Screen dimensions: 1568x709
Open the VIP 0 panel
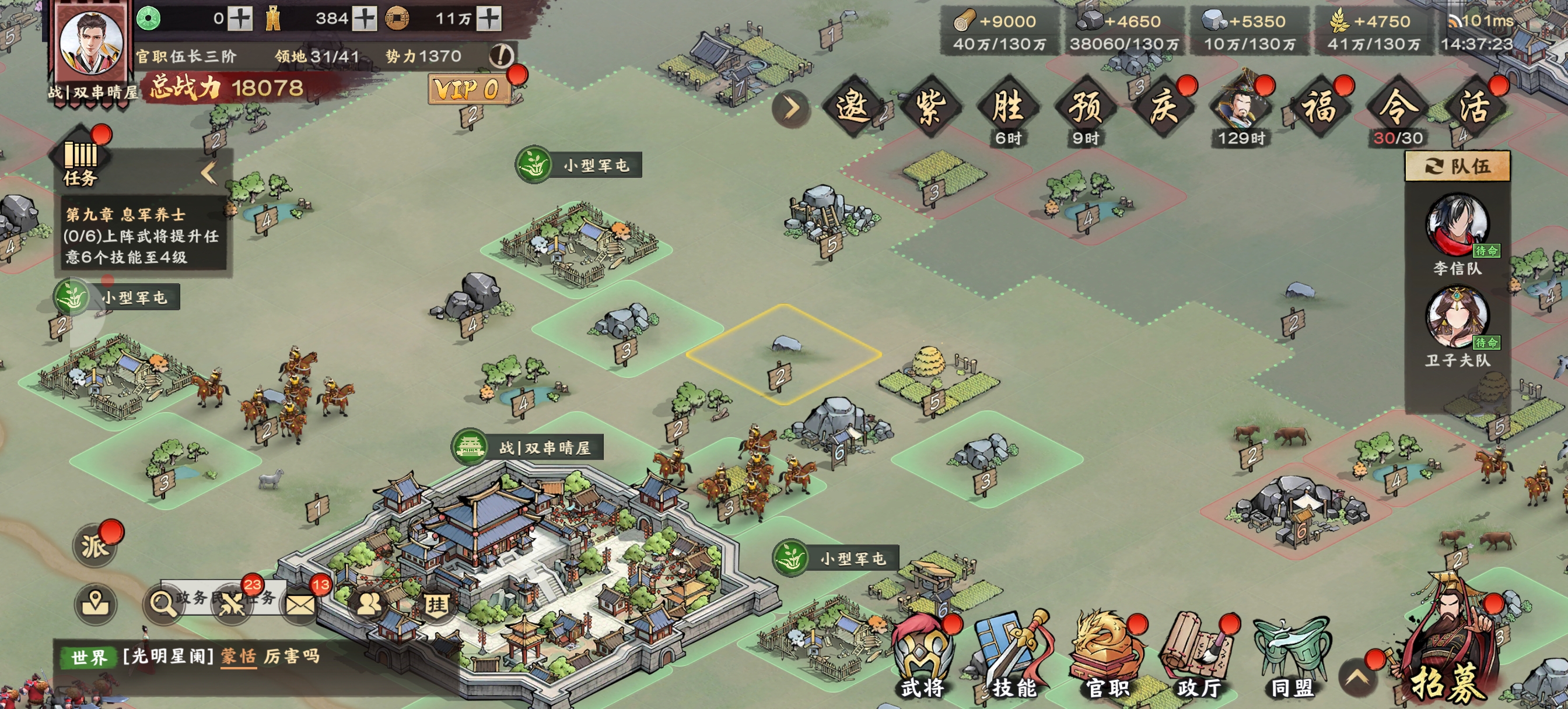[467, 89]
